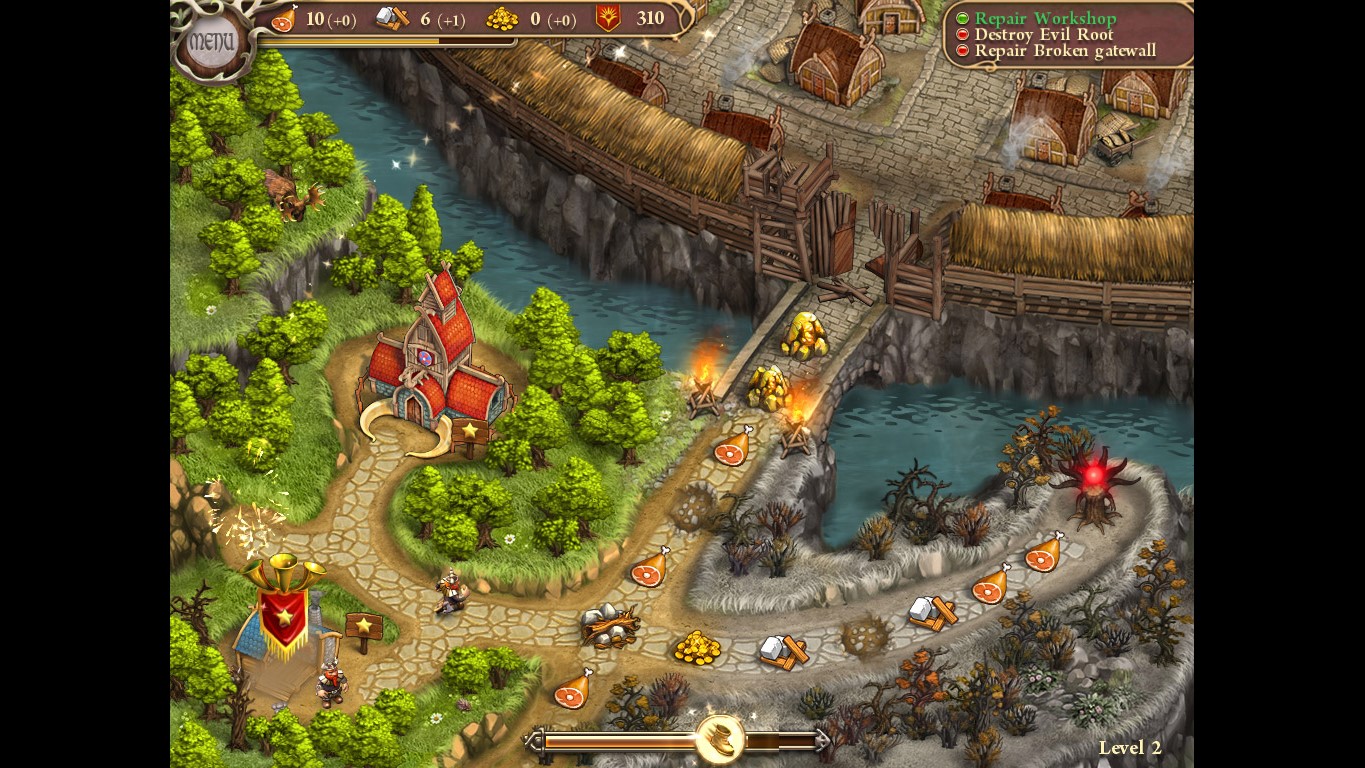Click the red indicator beside Repair Broken gatewall
The image size is (1365, 768).
(961, 50)
